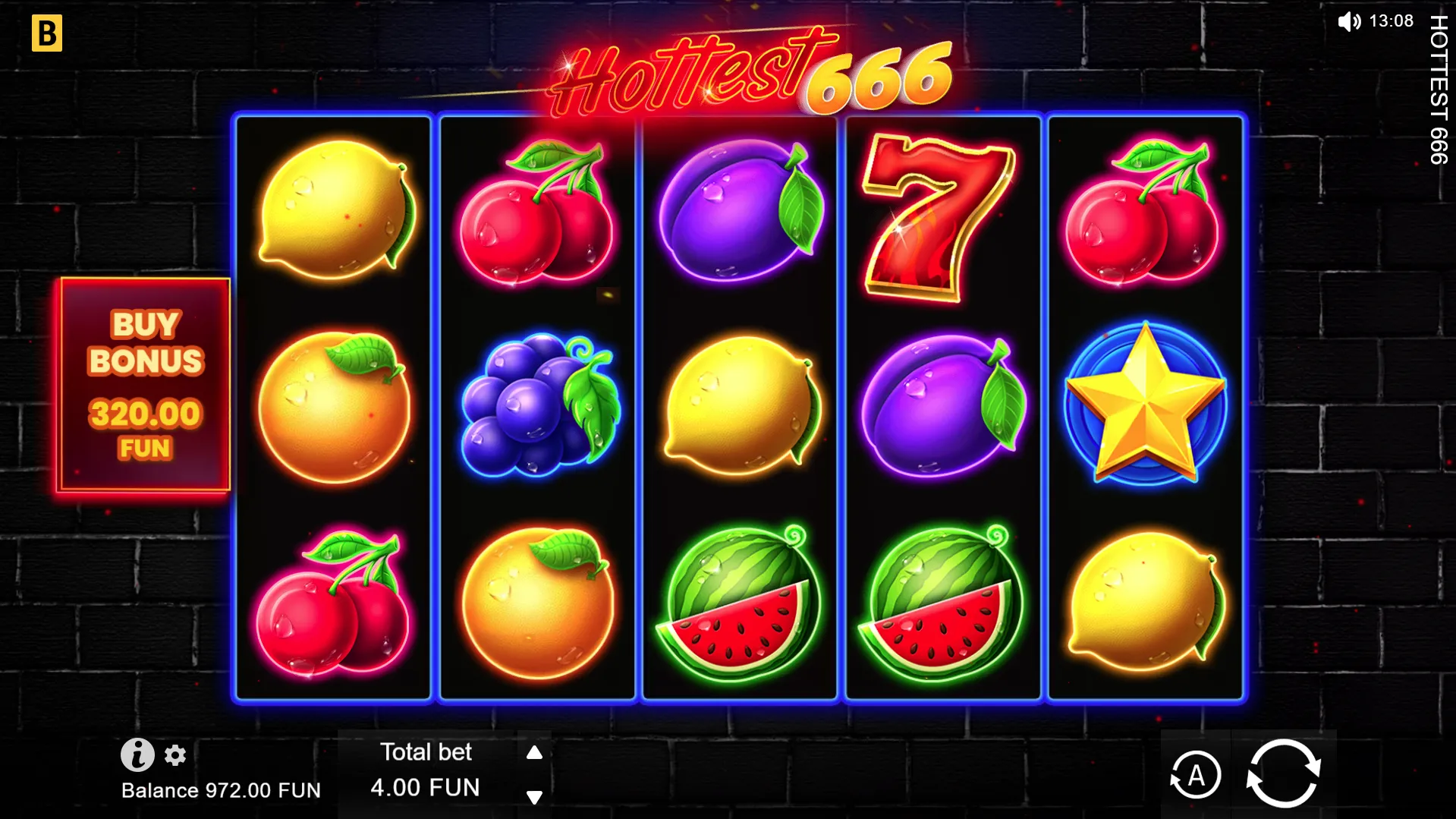The height and width of the screenshot is (819, 1456).
Task: Decrease the total bet
Action: click(x=534, y=797)
